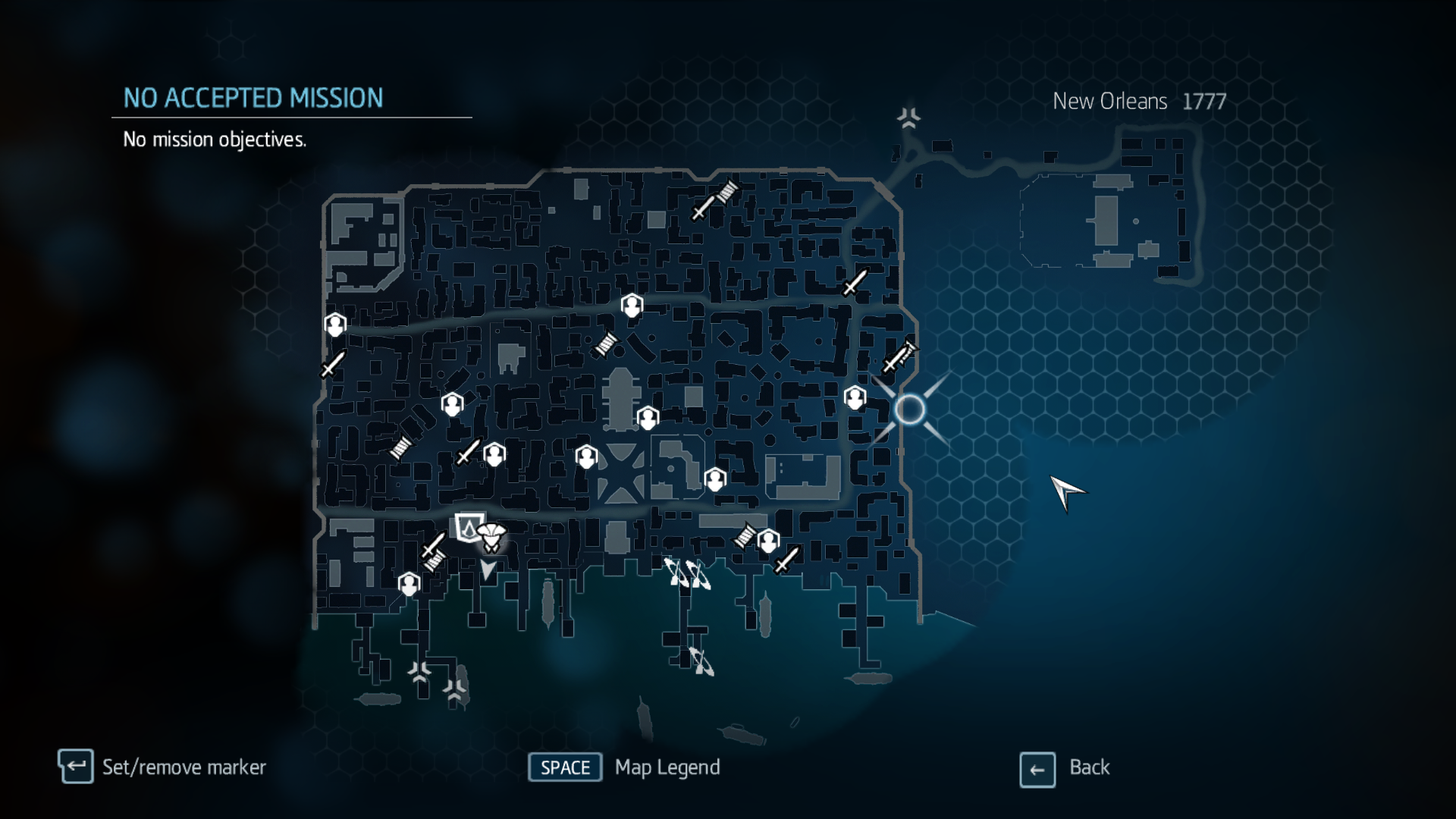Choose the Set/remove marker option
This screenshot has height=819, width=1456.
[x=184, y=767]
